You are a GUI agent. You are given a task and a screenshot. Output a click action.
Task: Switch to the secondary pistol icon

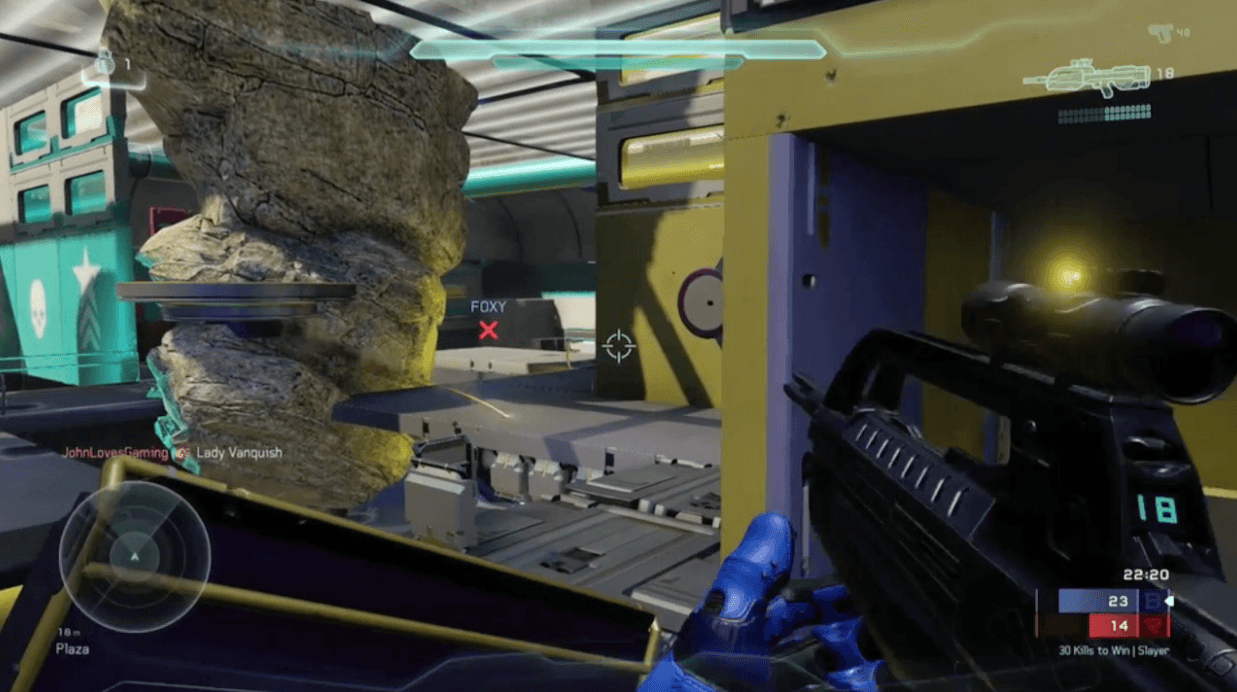(1161, 33)
